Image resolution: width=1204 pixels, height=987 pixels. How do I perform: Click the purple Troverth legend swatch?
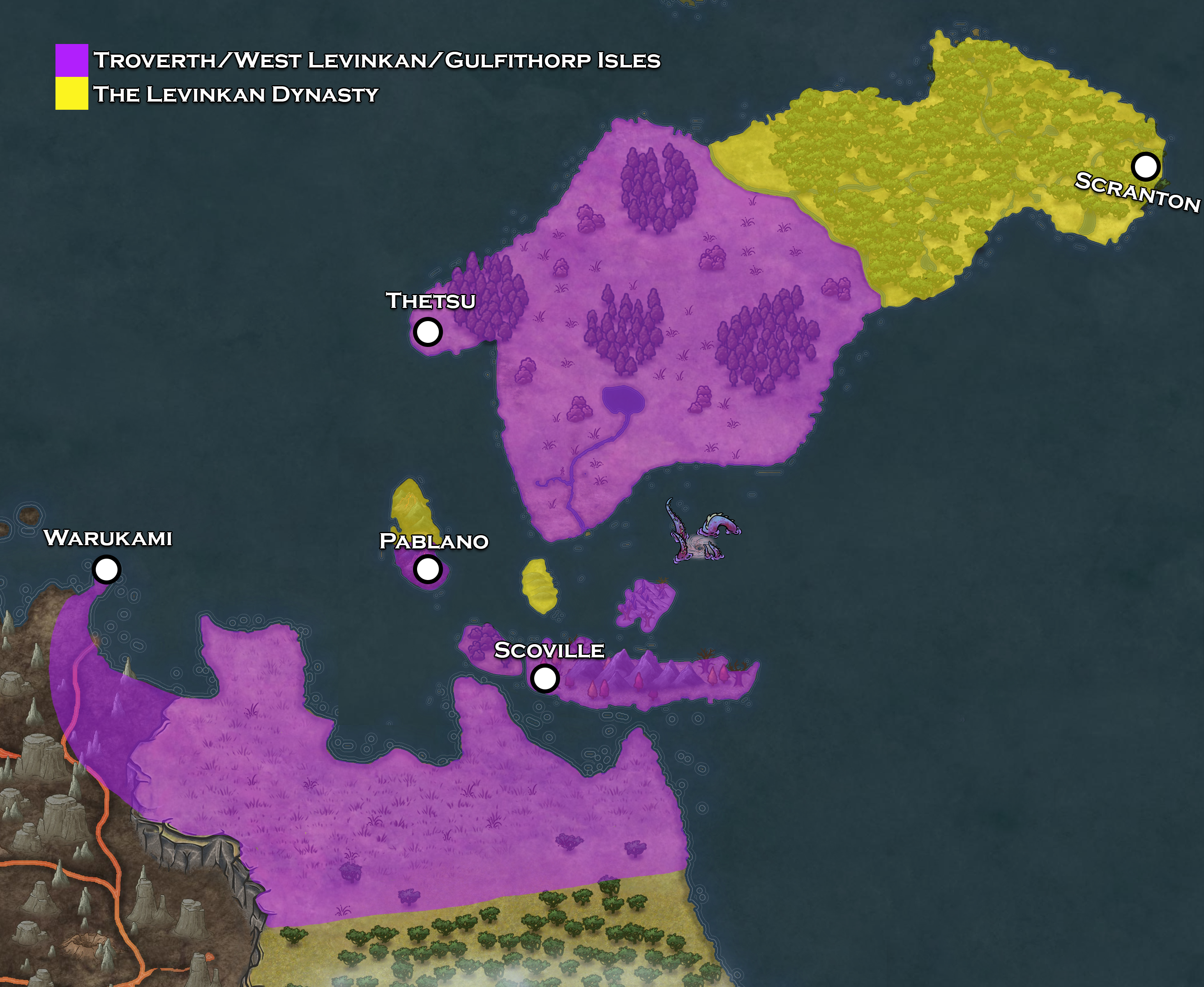tap(72, 60)
